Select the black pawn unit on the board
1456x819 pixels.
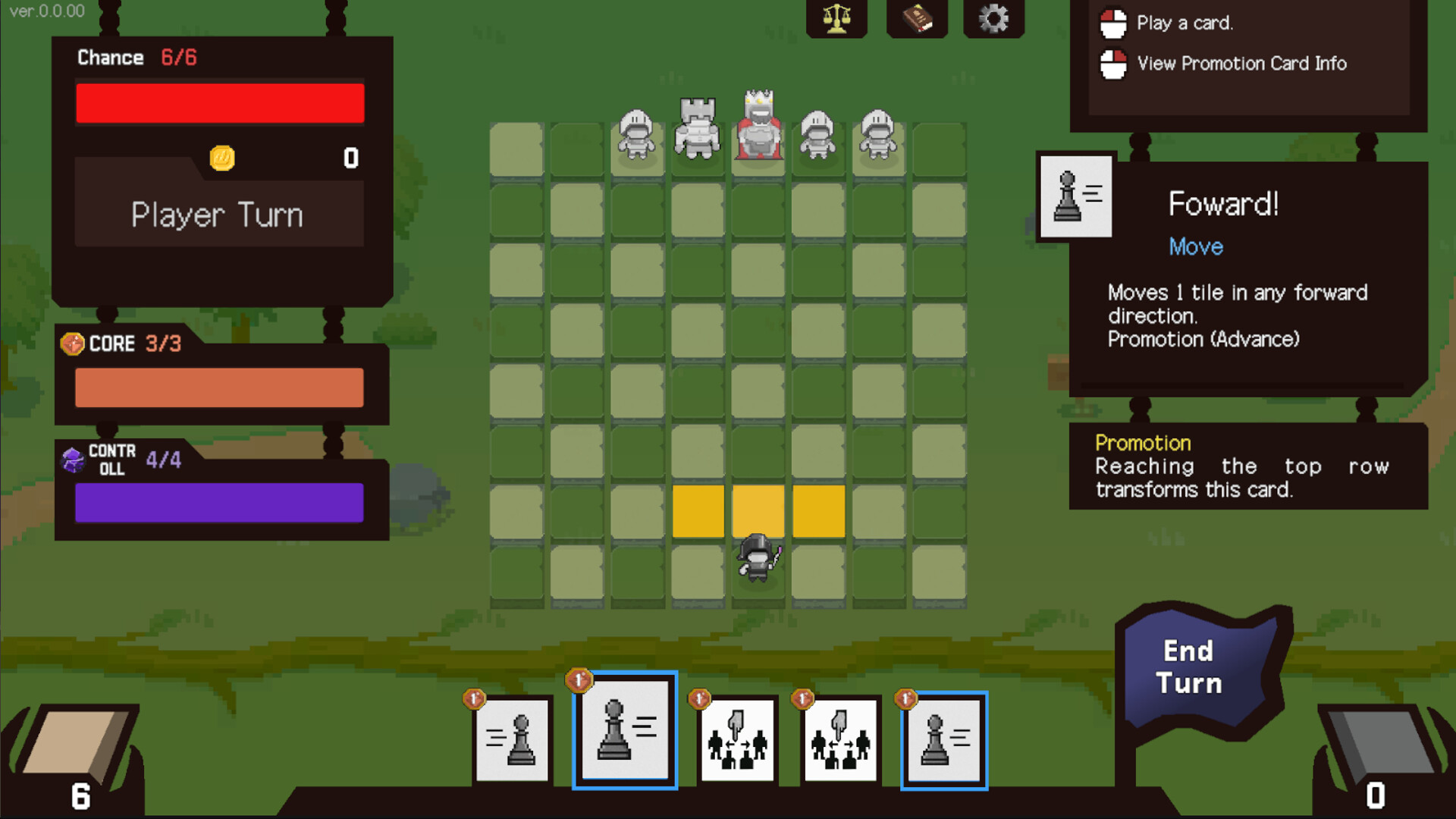tap(757, 561)
